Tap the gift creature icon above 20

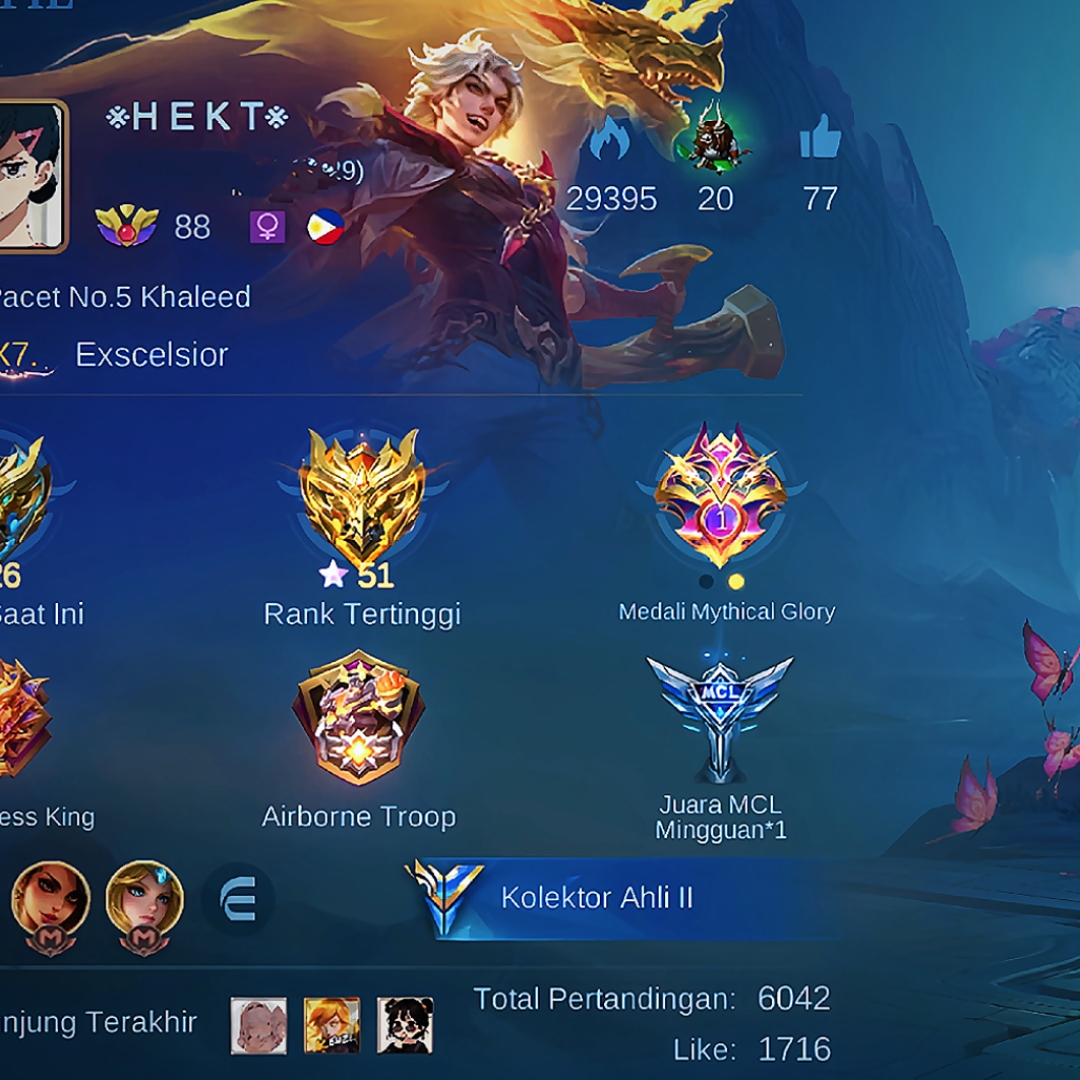(x=716, y=136)
